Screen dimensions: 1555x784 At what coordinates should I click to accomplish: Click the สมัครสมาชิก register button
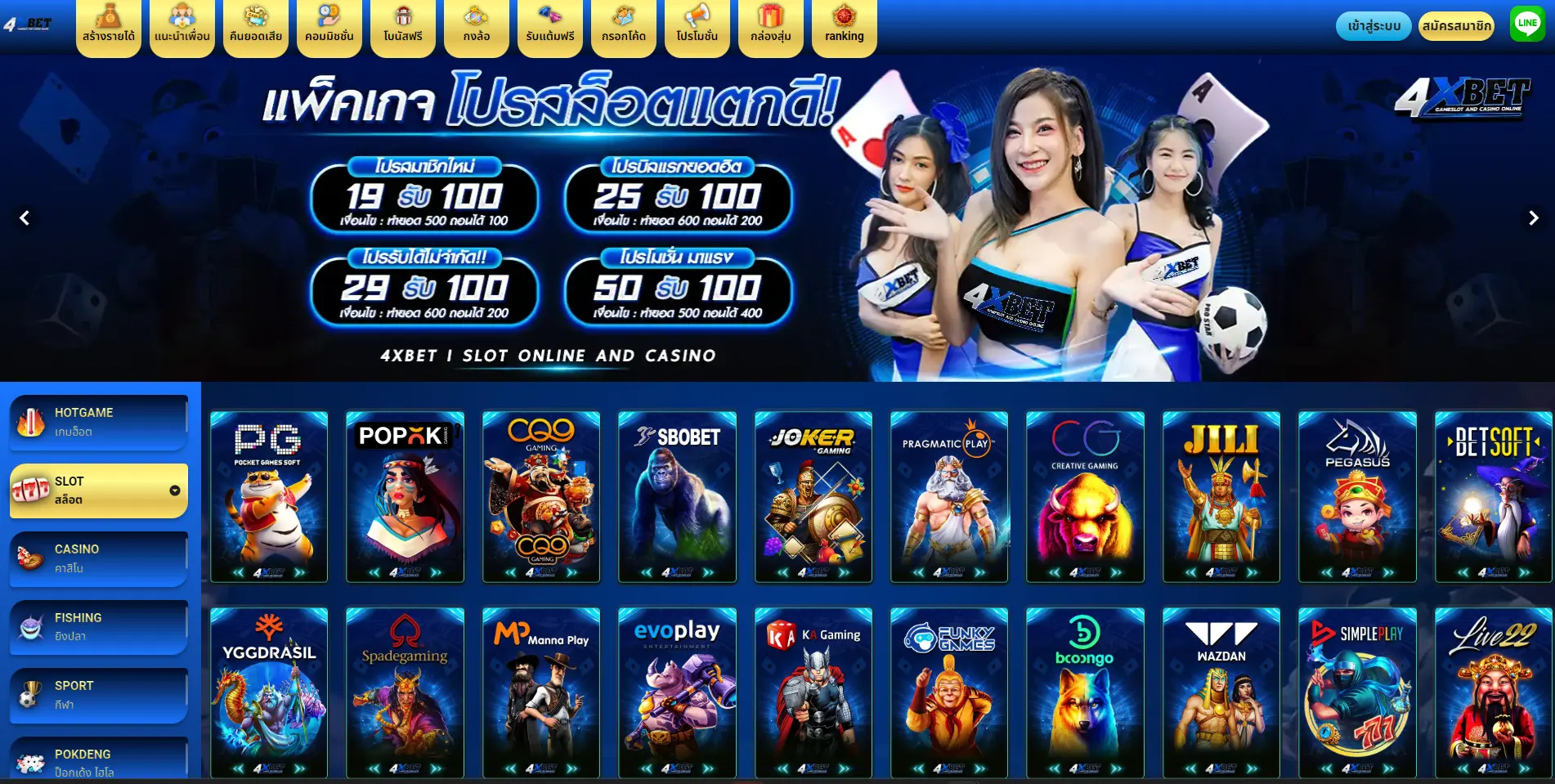tap(1457, 25)
